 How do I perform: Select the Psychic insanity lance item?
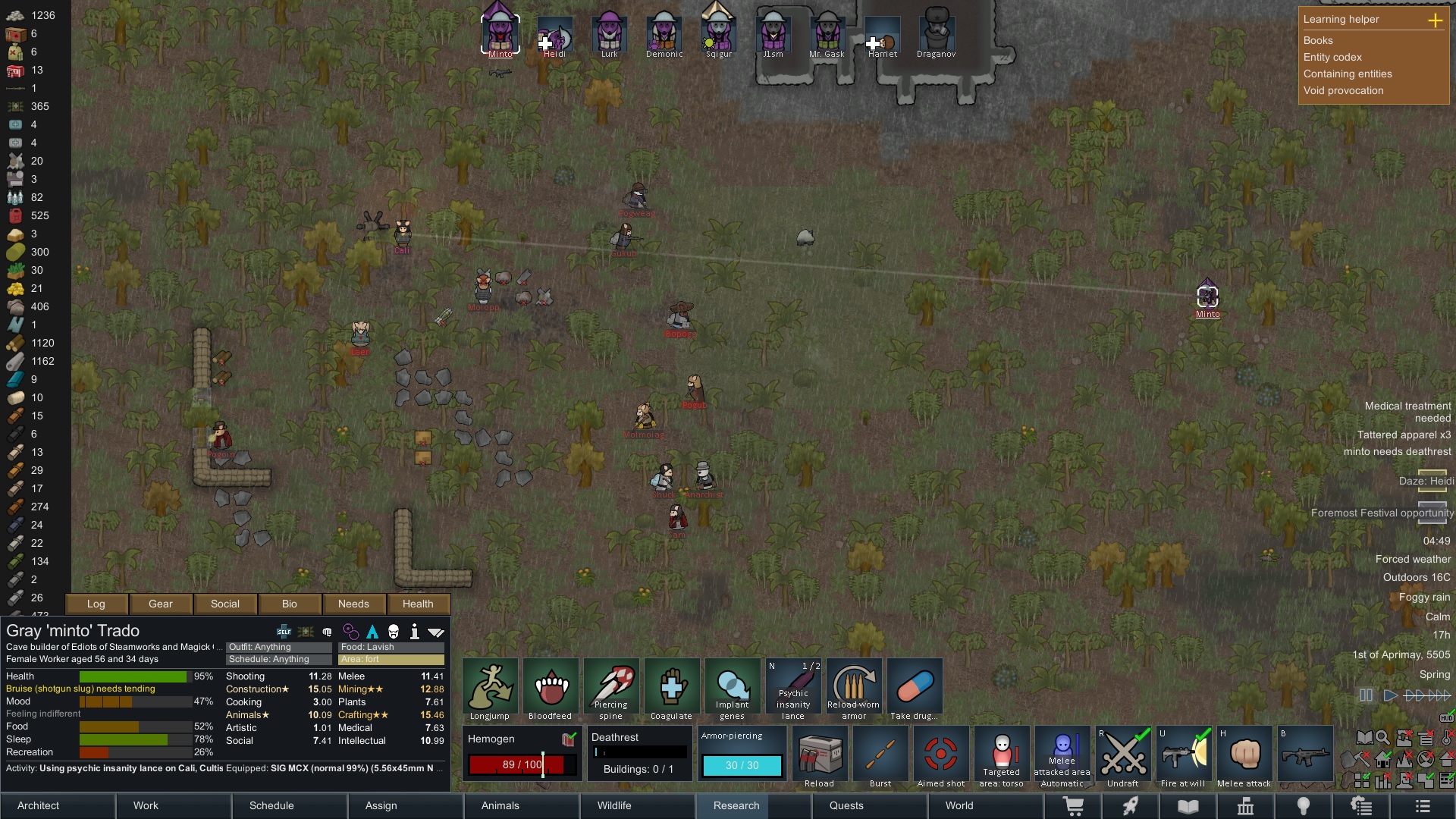point(793,689)
